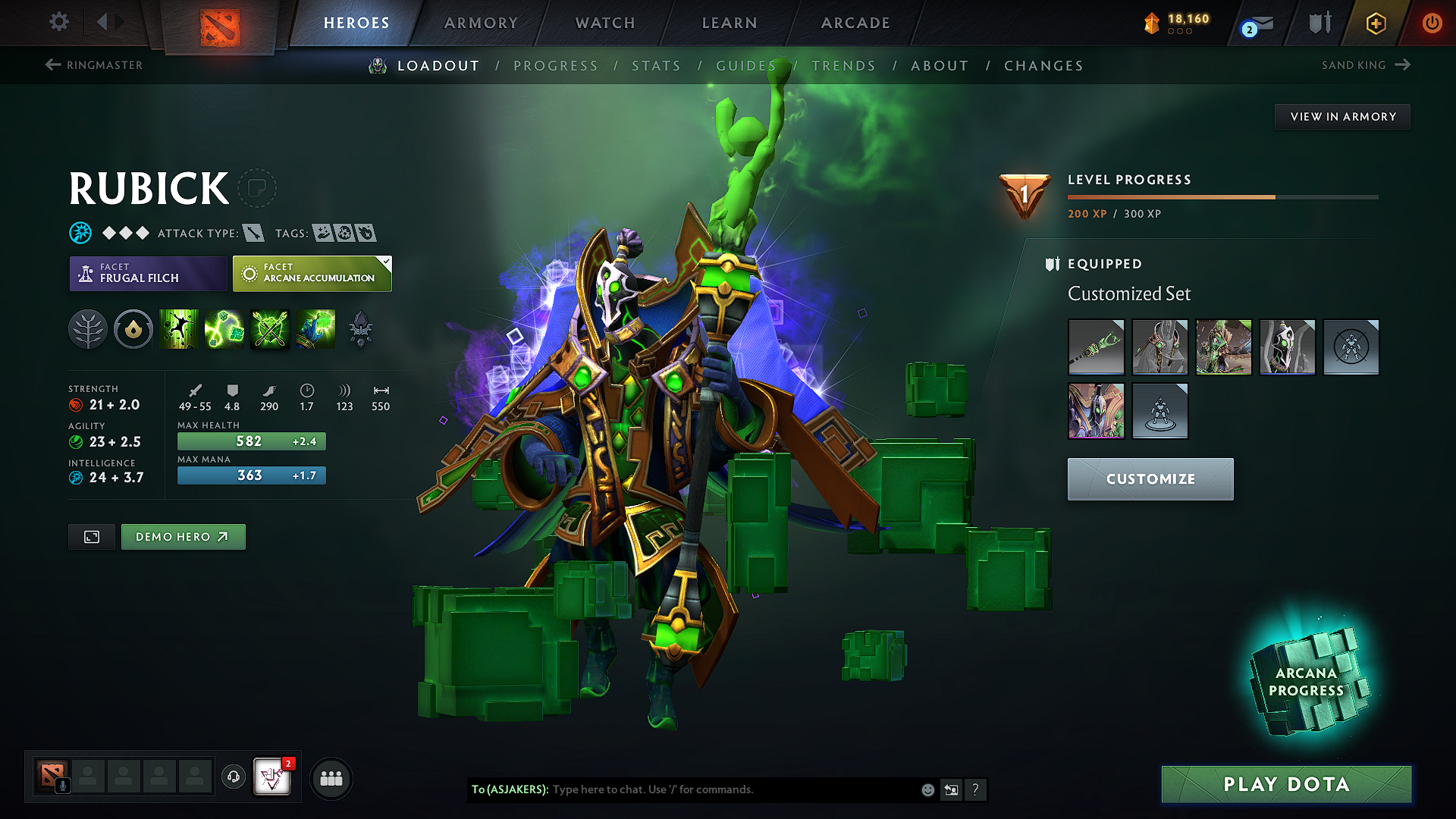Open the settings gear menu
Screen dimensions: 1456x819
[x=59, y=22]
